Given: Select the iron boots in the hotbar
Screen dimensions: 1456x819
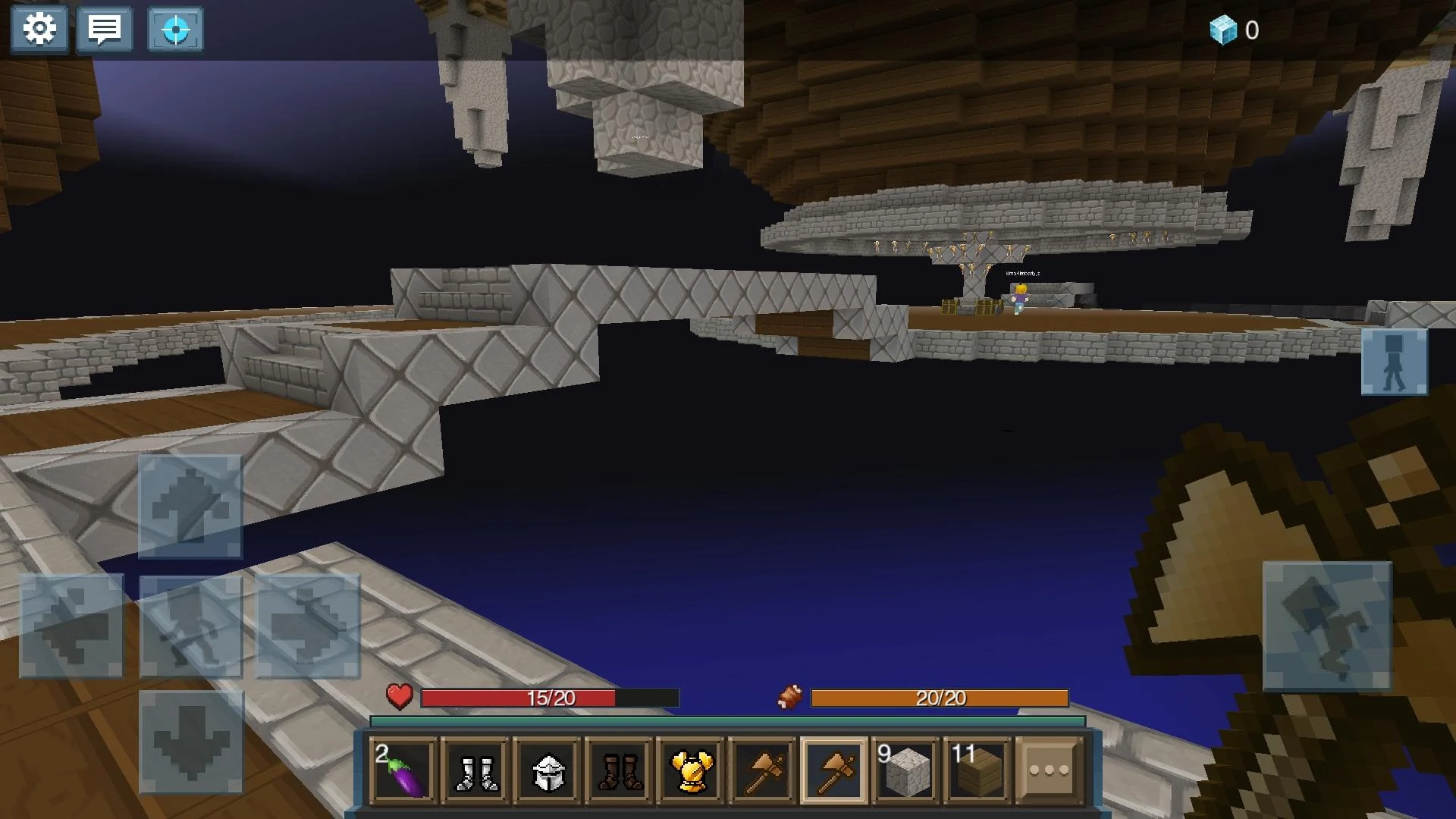Looking at the screenshot, I should click(474, 768).
